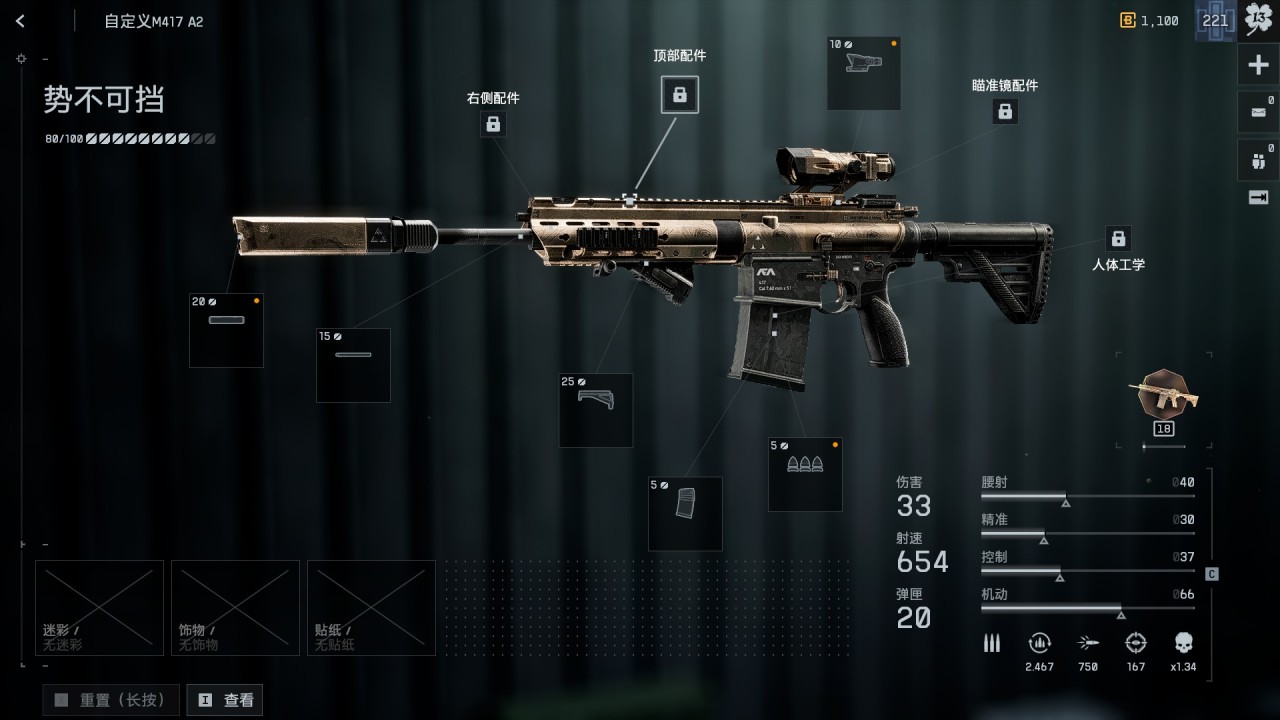Select the suppressor muzzle attachment slot
The image size is (1280, 720).
[x=226, y=330]
